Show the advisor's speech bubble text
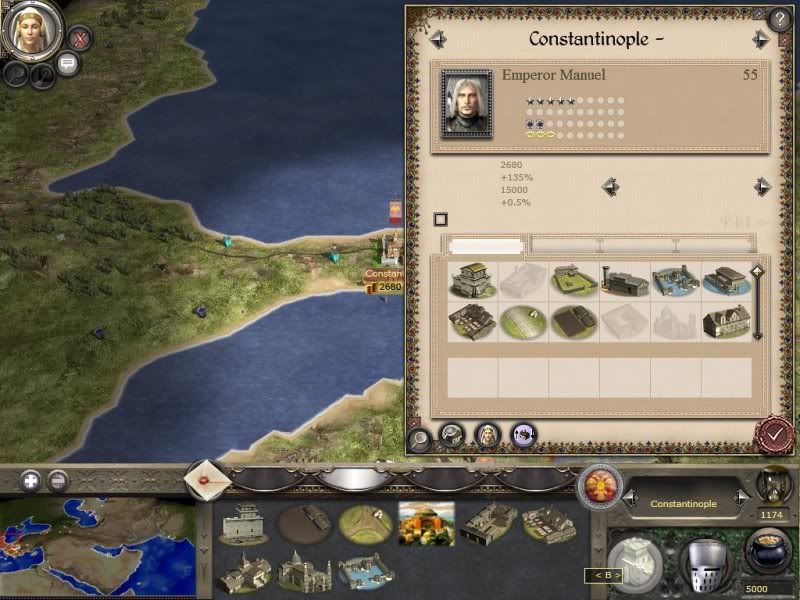 point(68,64)
